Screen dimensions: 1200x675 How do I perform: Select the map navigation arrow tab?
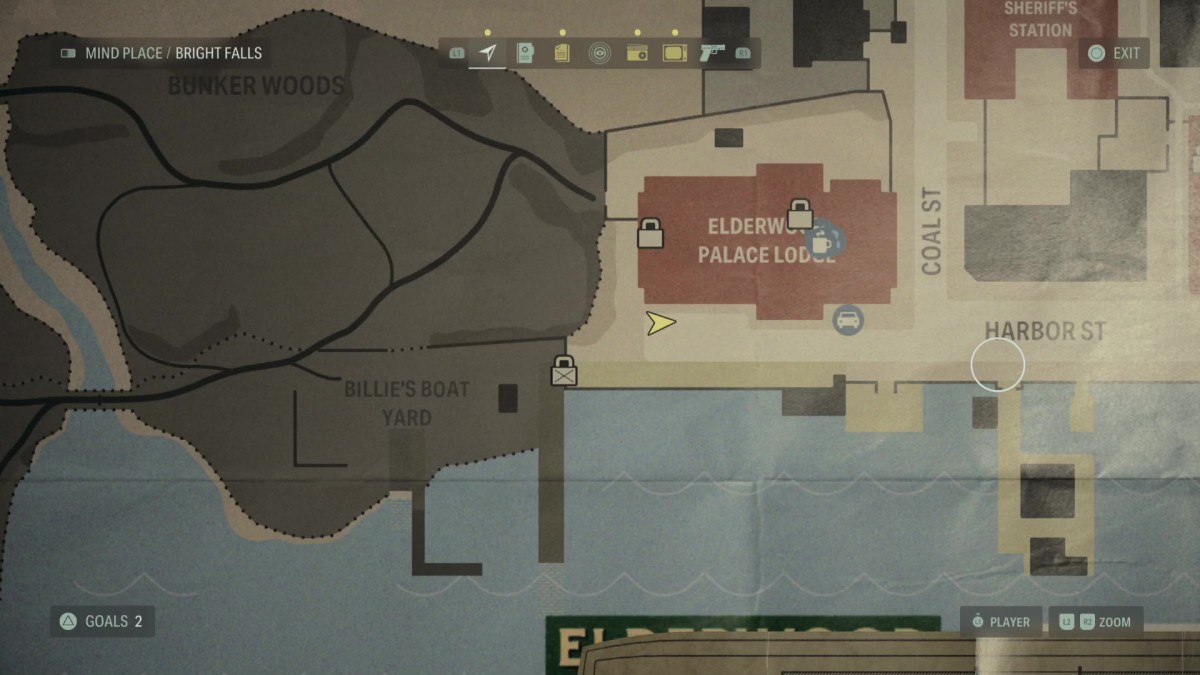click(x=487, y=53)
